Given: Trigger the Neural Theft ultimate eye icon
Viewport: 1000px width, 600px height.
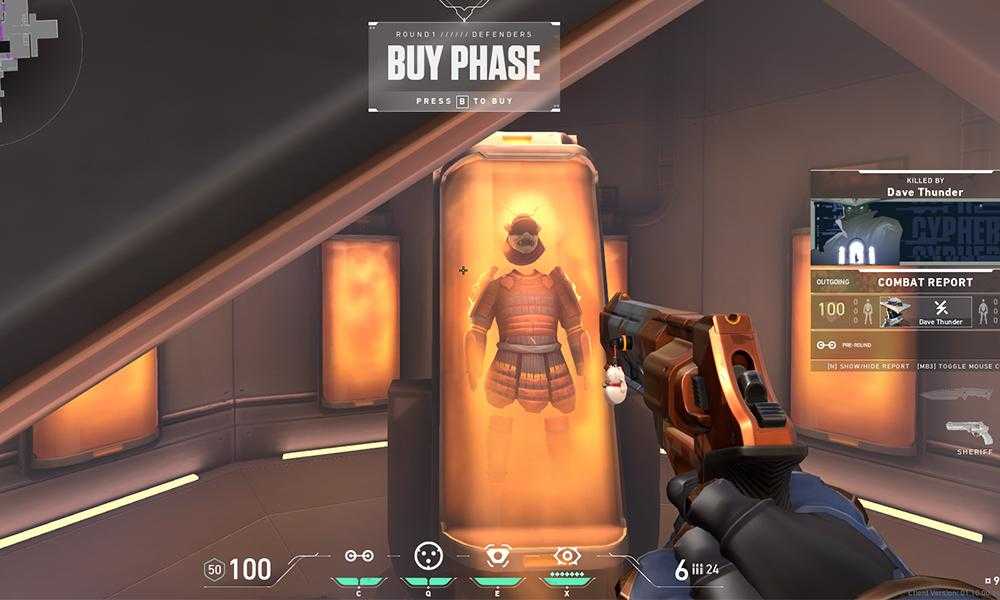Looking at the screenshot, I should (566, 556).
